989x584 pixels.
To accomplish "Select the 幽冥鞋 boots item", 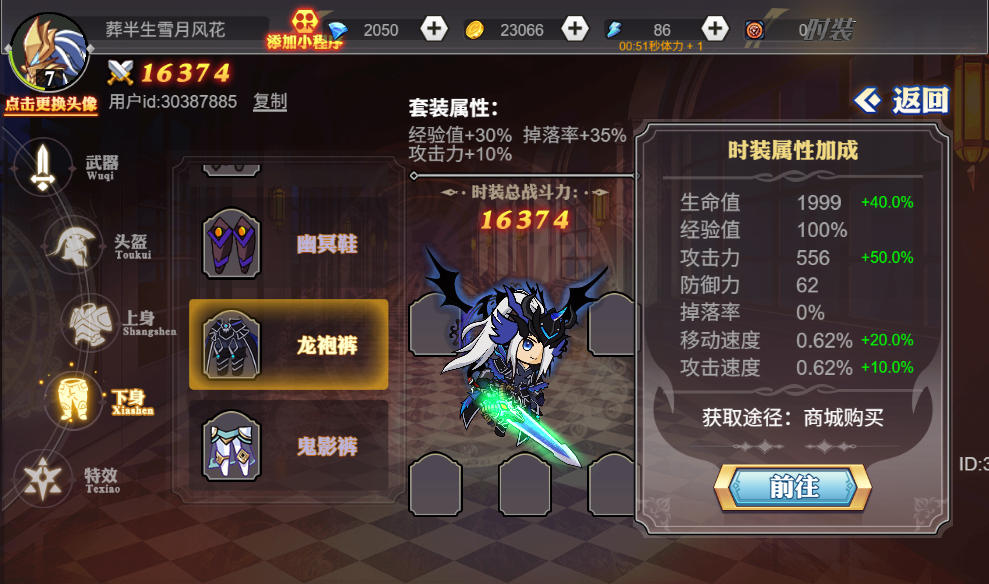I will click(x=288, y=243).
